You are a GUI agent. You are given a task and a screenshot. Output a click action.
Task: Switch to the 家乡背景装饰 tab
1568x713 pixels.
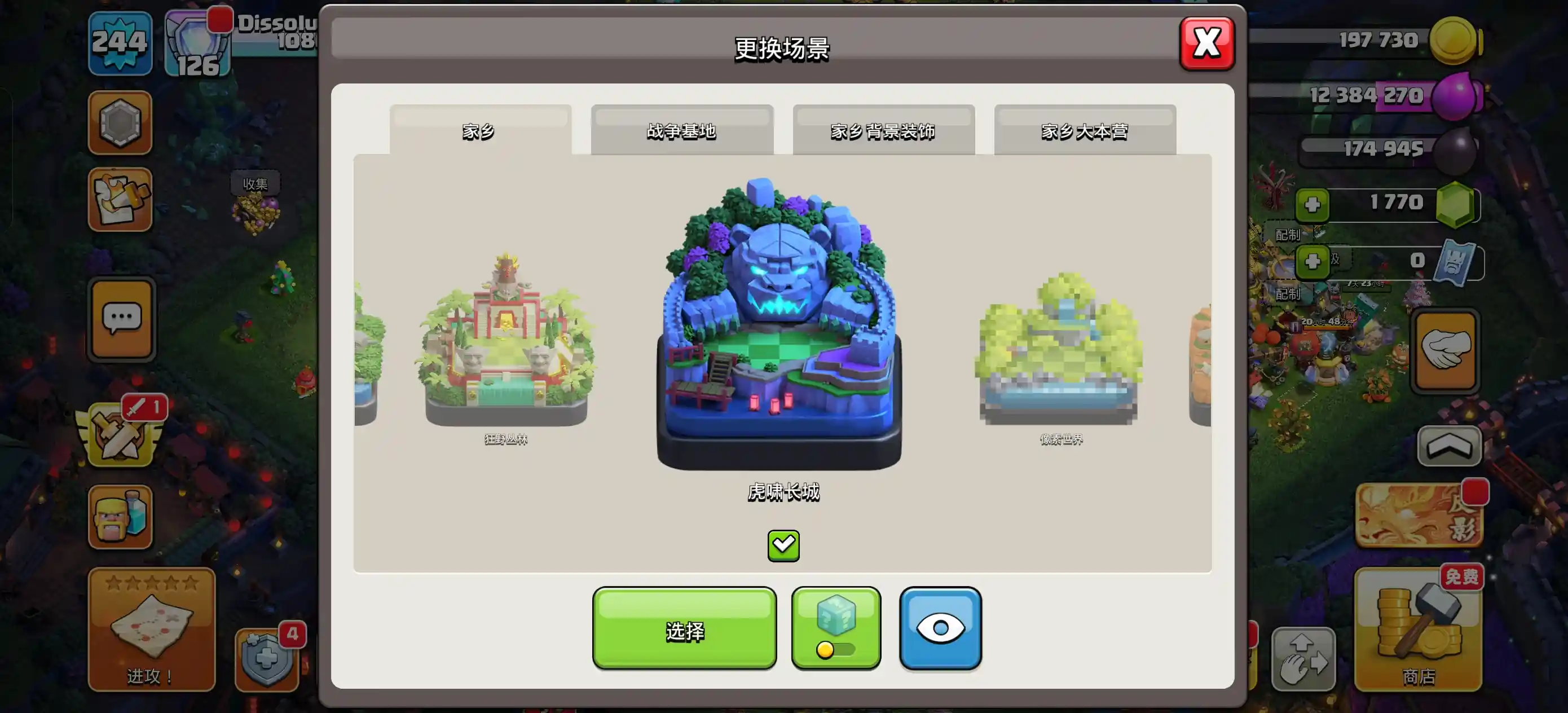pyautogui.click(x=884, y=130)
